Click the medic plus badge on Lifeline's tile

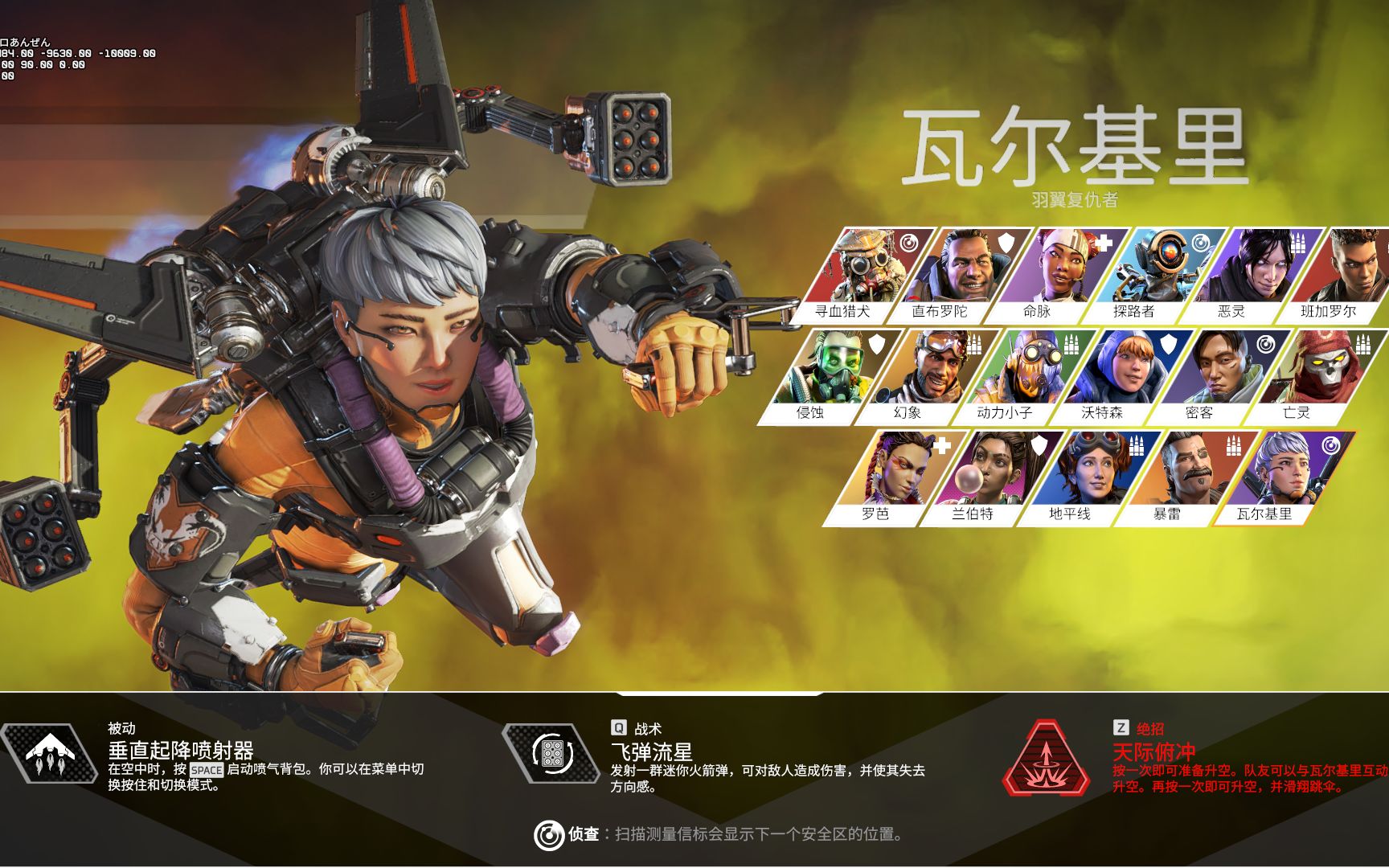pos(1104,242)
